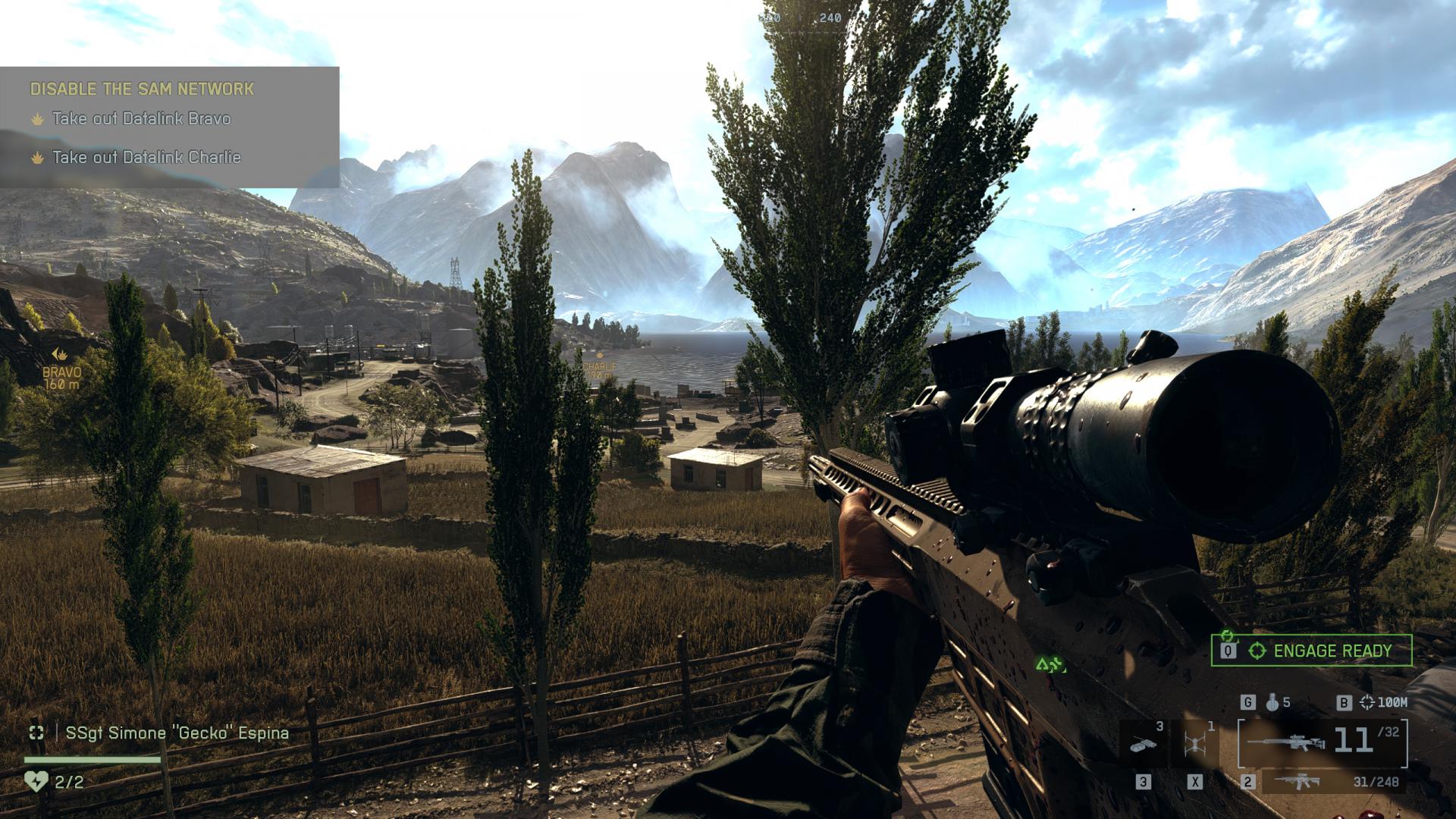This screenshot has height=819, width=1456.
Task: Activate the Engage Ready squad command
Action: tap(1311, 651)
